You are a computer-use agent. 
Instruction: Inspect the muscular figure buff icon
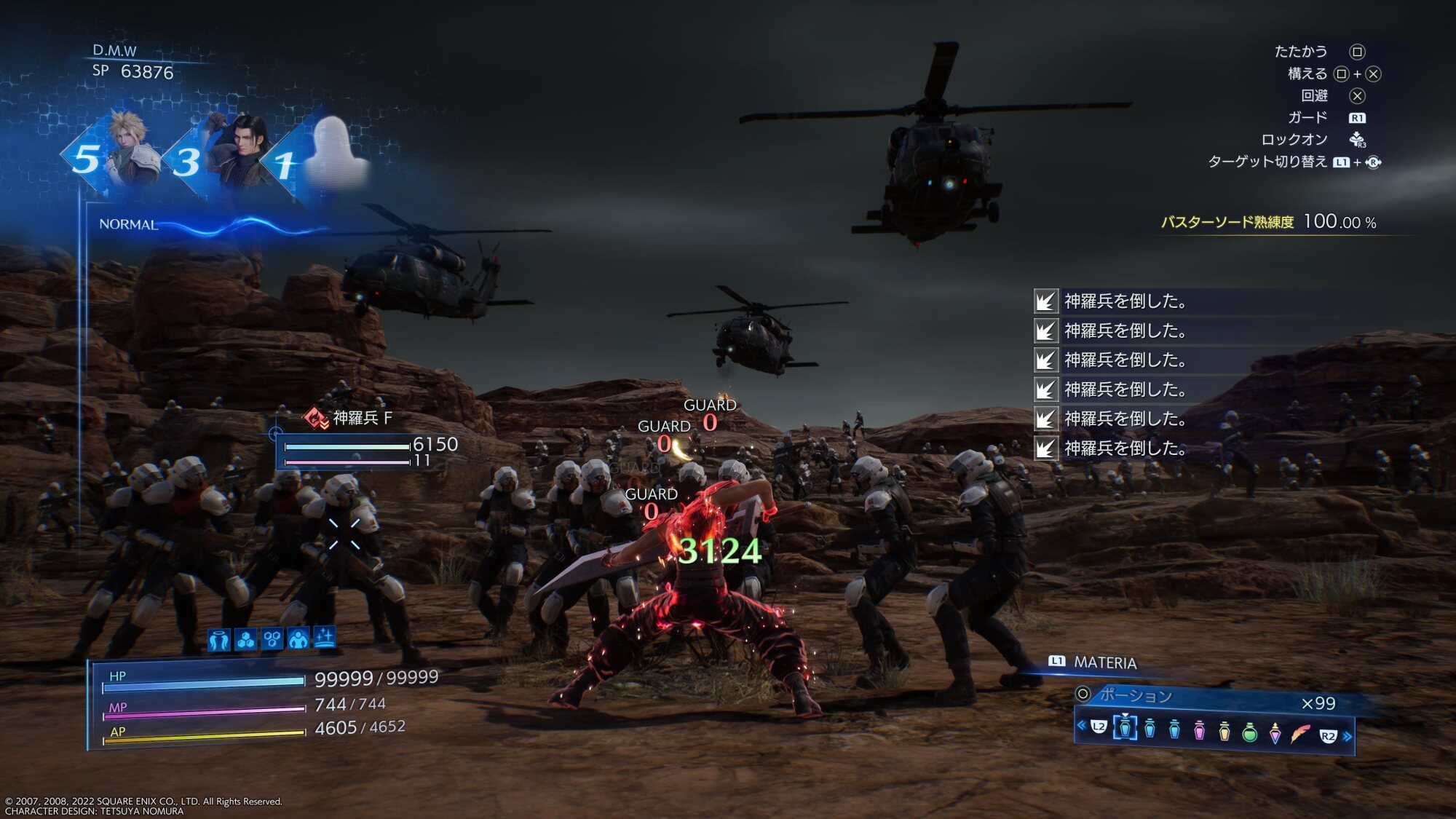click(298, 638)
